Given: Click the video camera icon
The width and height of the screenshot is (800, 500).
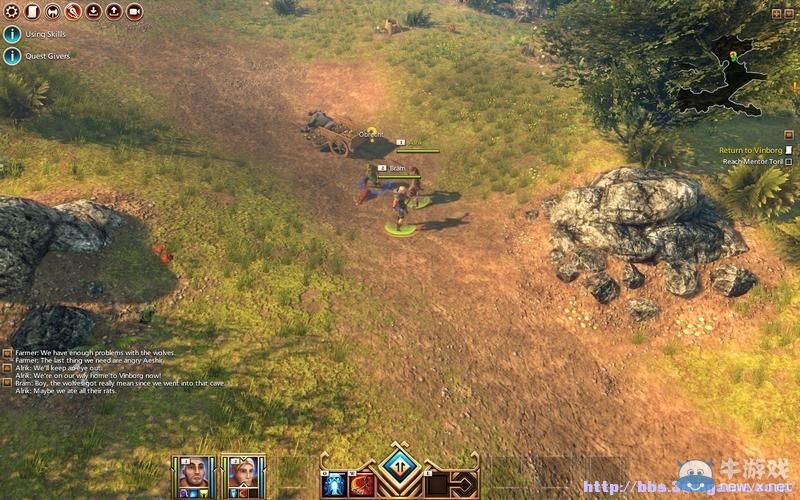Looking at the screenshot, I should coord(134,12).
